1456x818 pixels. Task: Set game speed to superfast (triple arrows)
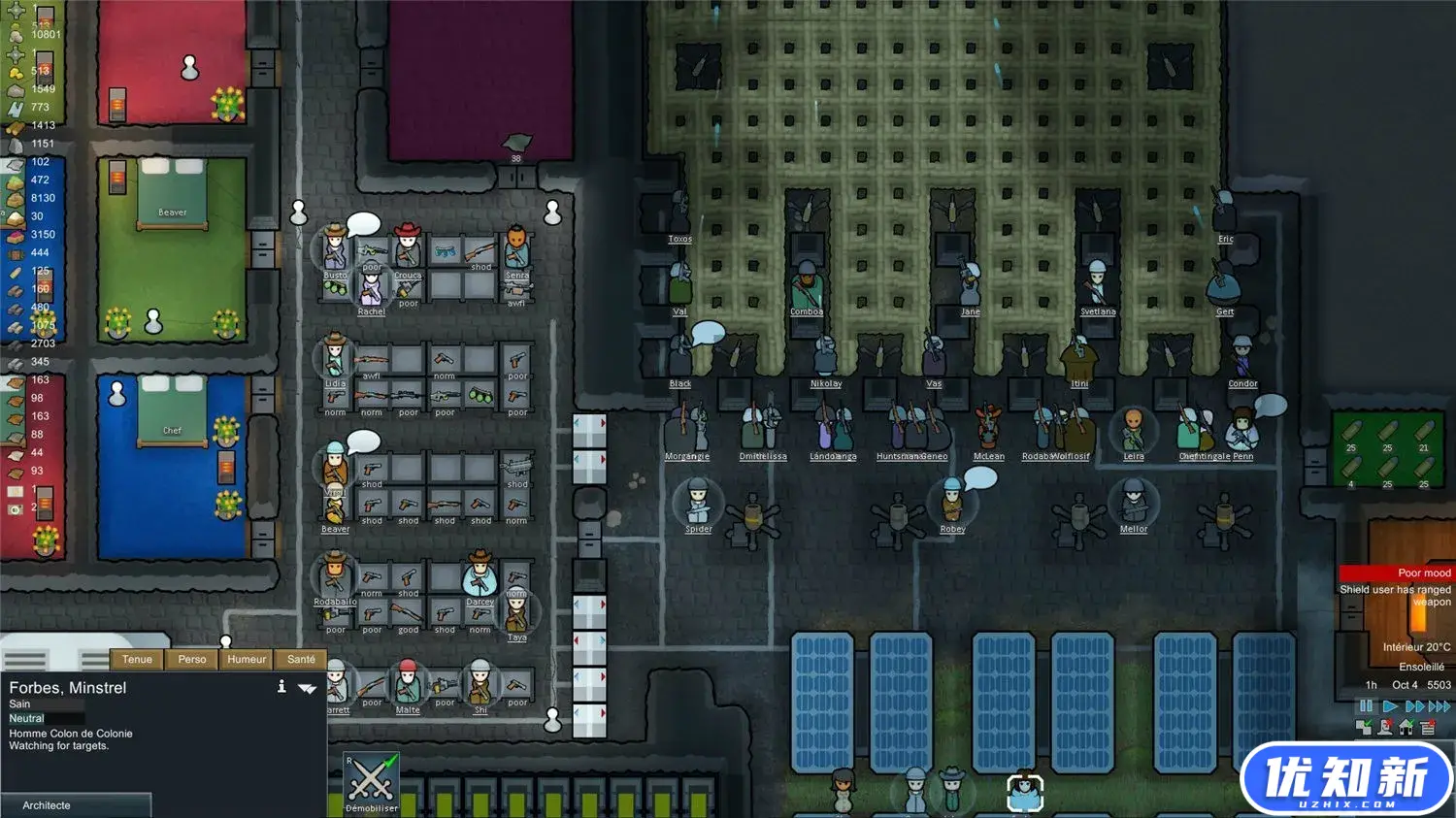1439,706
